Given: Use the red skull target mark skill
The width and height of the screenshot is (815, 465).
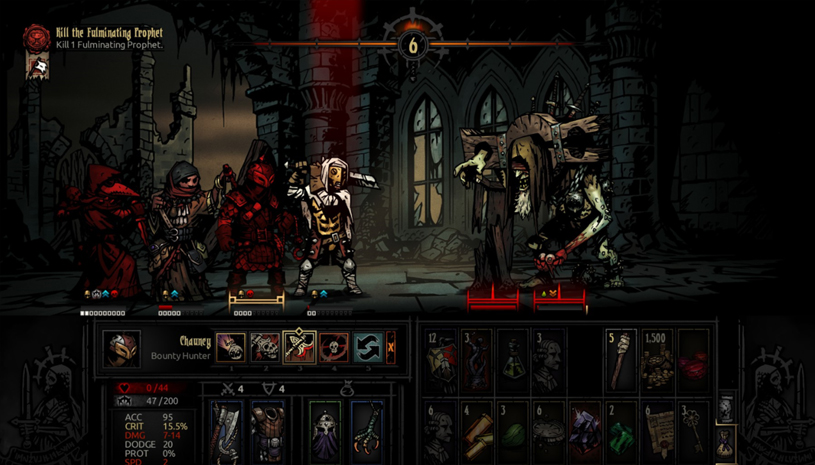Looking at the screenshot, I should pos(333,348).
